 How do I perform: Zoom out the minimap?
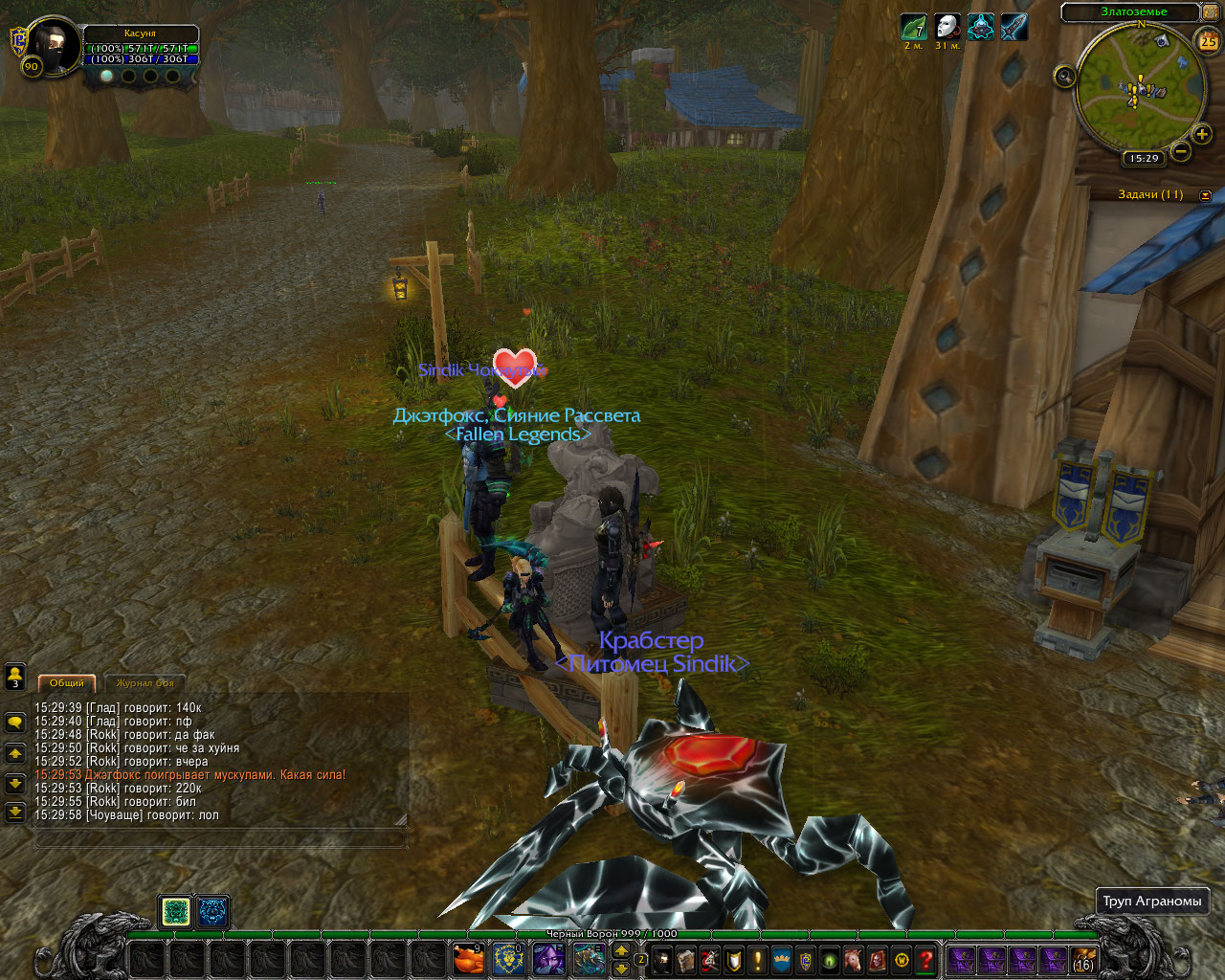tap(1181, 151)
